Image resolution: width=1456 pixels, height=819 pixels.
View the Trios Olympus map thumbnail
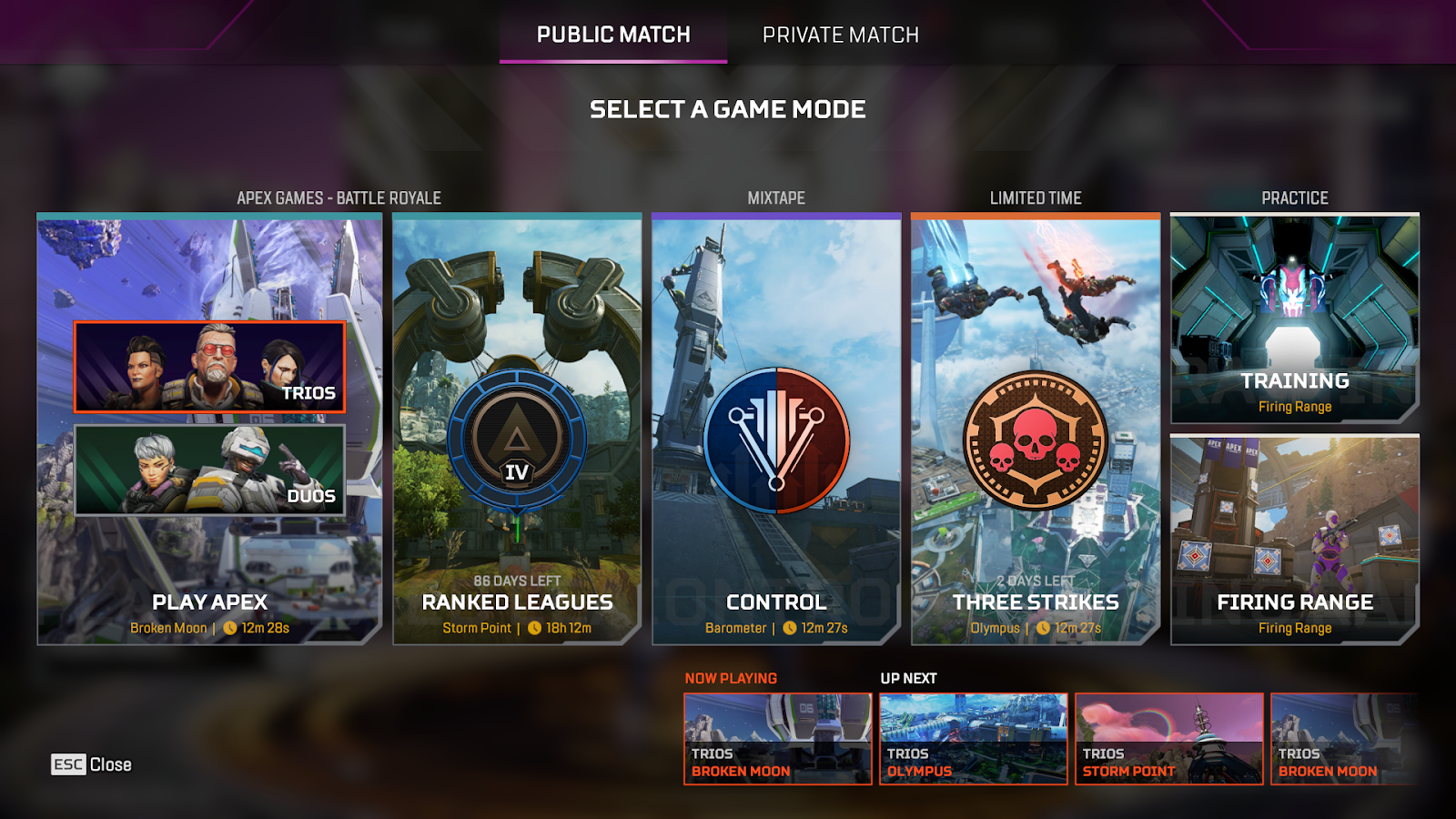pos(973,739)
